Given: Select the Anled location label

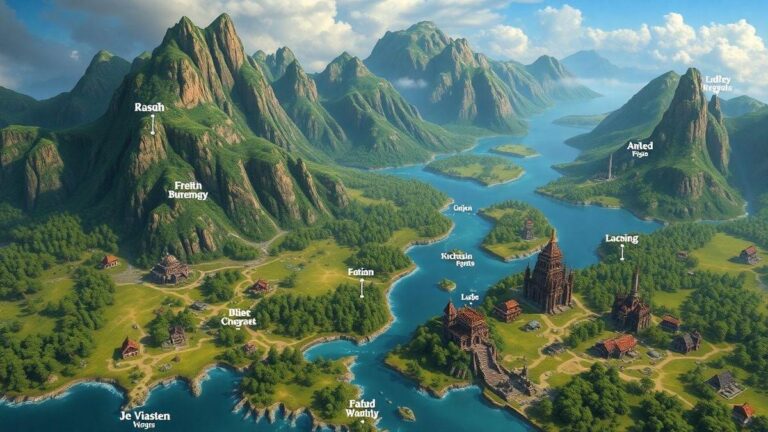Looking at the screenshot, I should click(x=639, y=148).
